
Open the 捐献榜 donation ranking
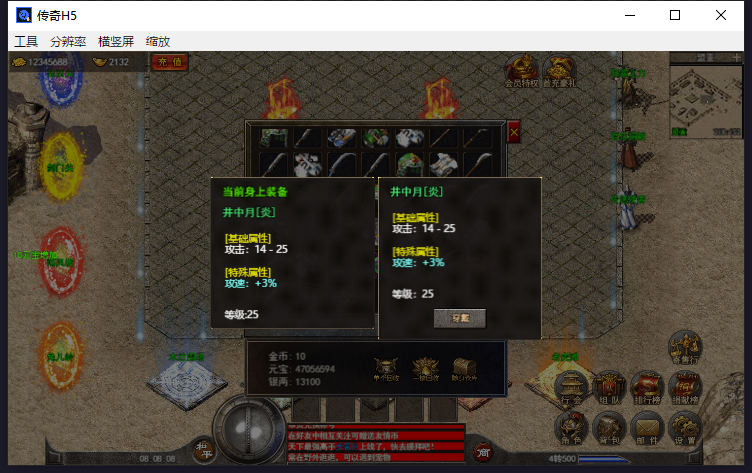[x=685, y=389]
